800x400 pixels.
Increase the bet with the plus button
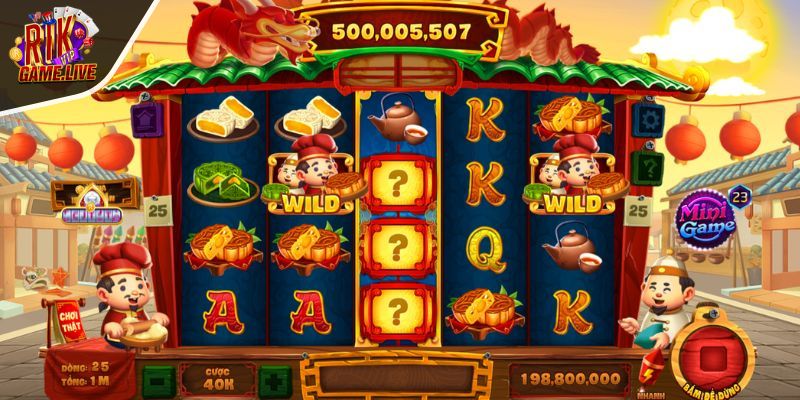pos(275,380)
